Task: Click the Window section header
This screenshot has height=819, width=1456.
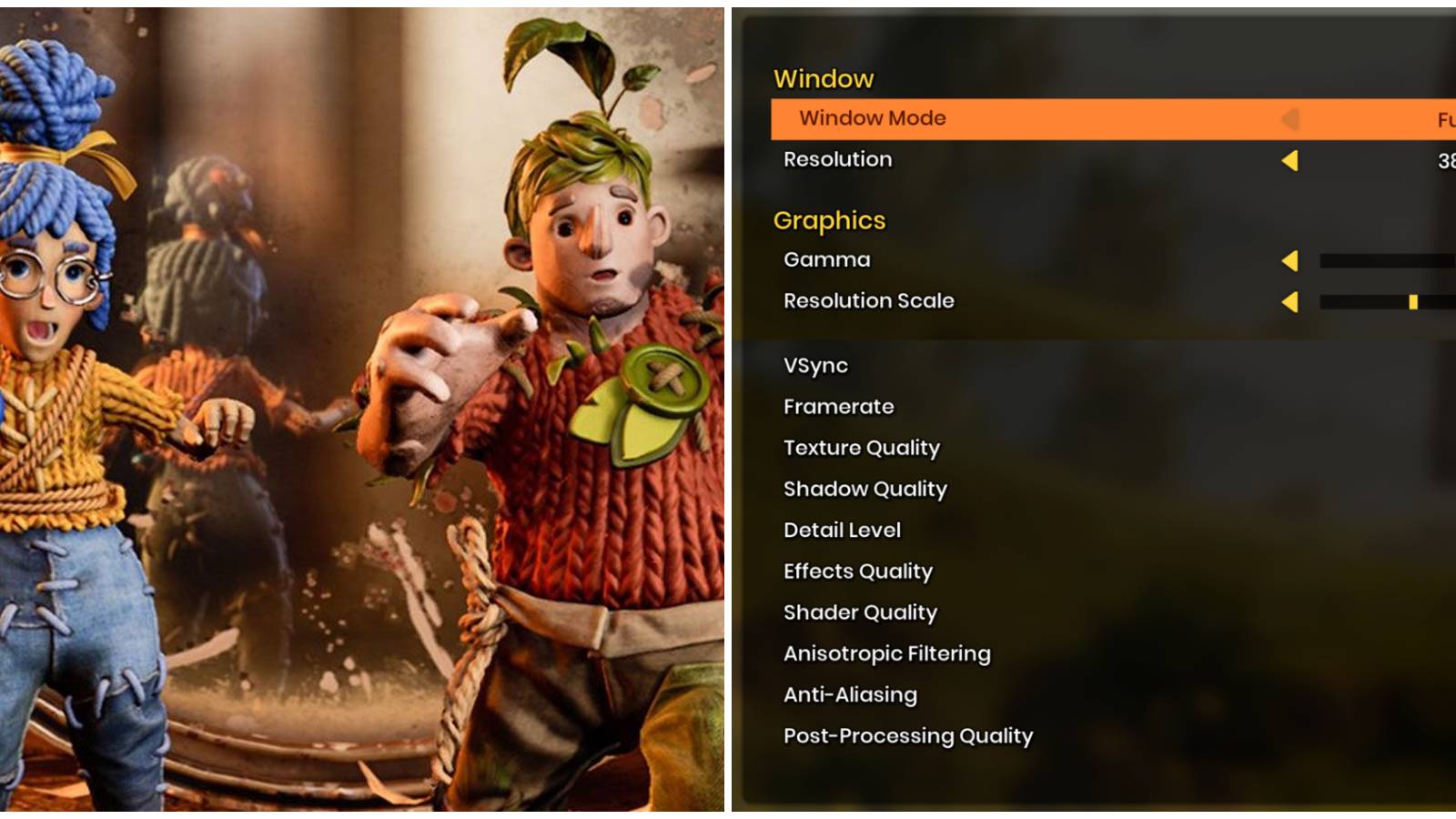Action: pyautogui.click(x=822, y=79)
